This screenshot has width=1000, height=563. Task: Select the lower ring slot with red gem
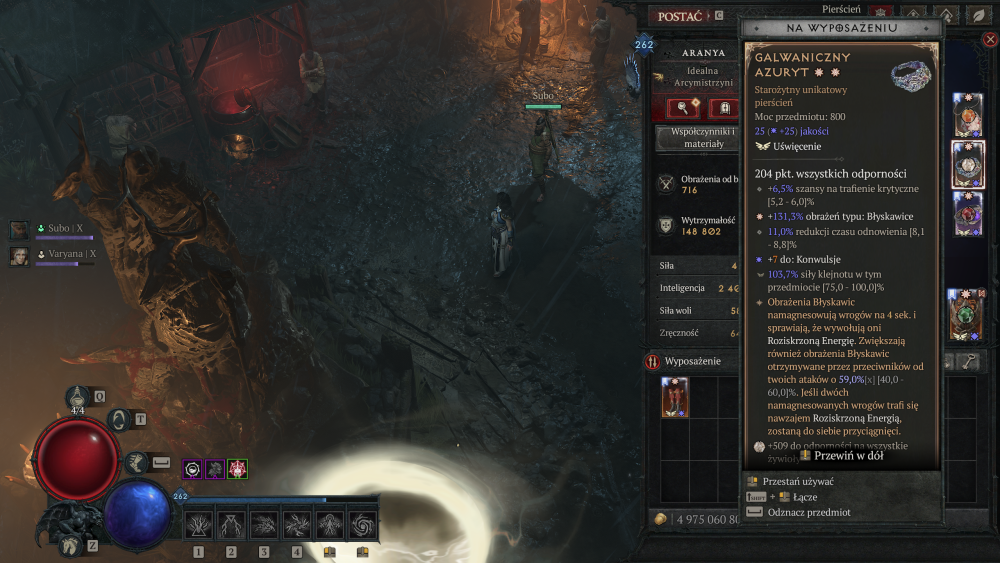pos(968,213)
